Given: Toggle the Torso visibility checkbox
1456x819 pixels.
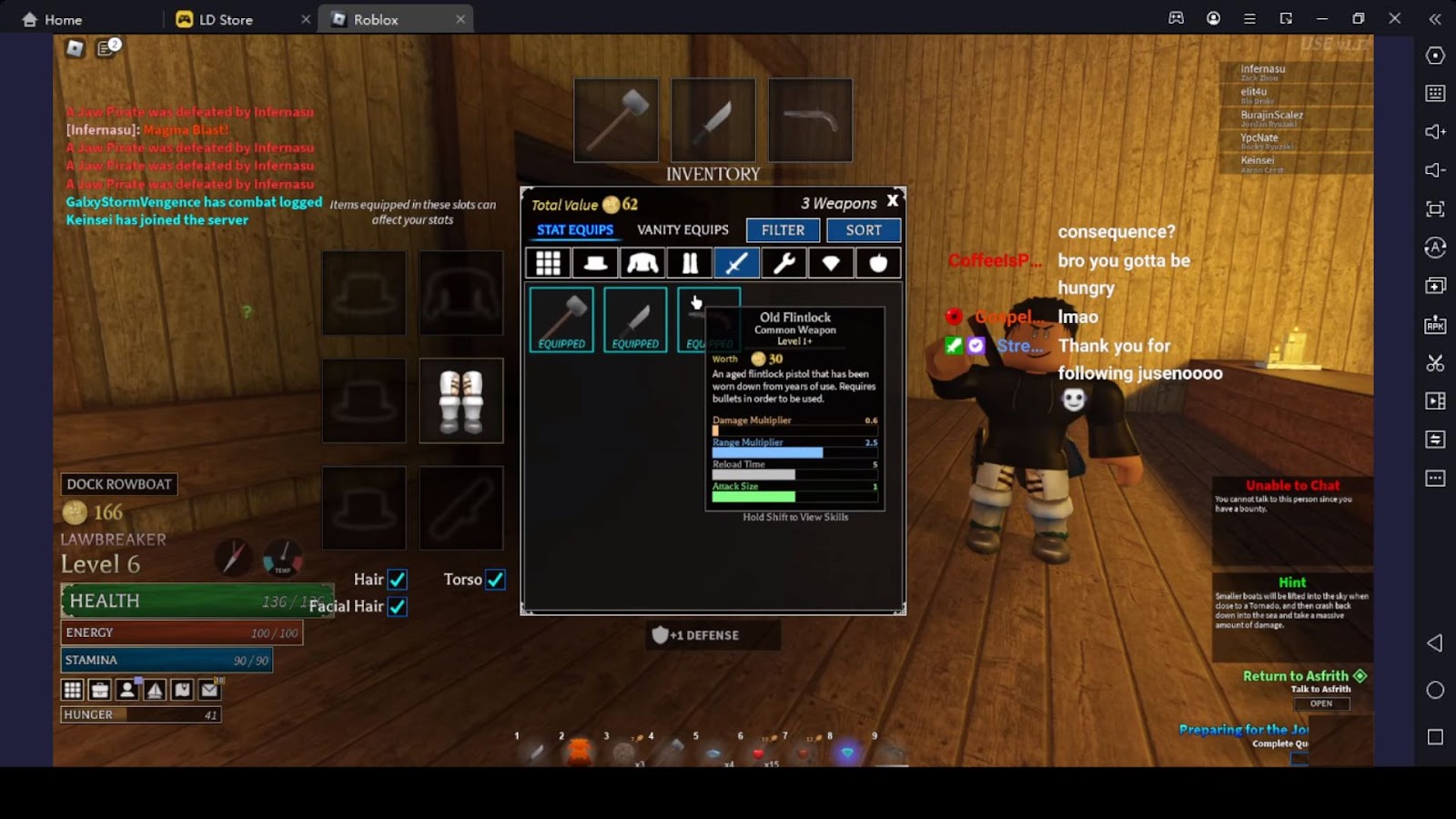Looking at the screenshot, I should 495,580.
